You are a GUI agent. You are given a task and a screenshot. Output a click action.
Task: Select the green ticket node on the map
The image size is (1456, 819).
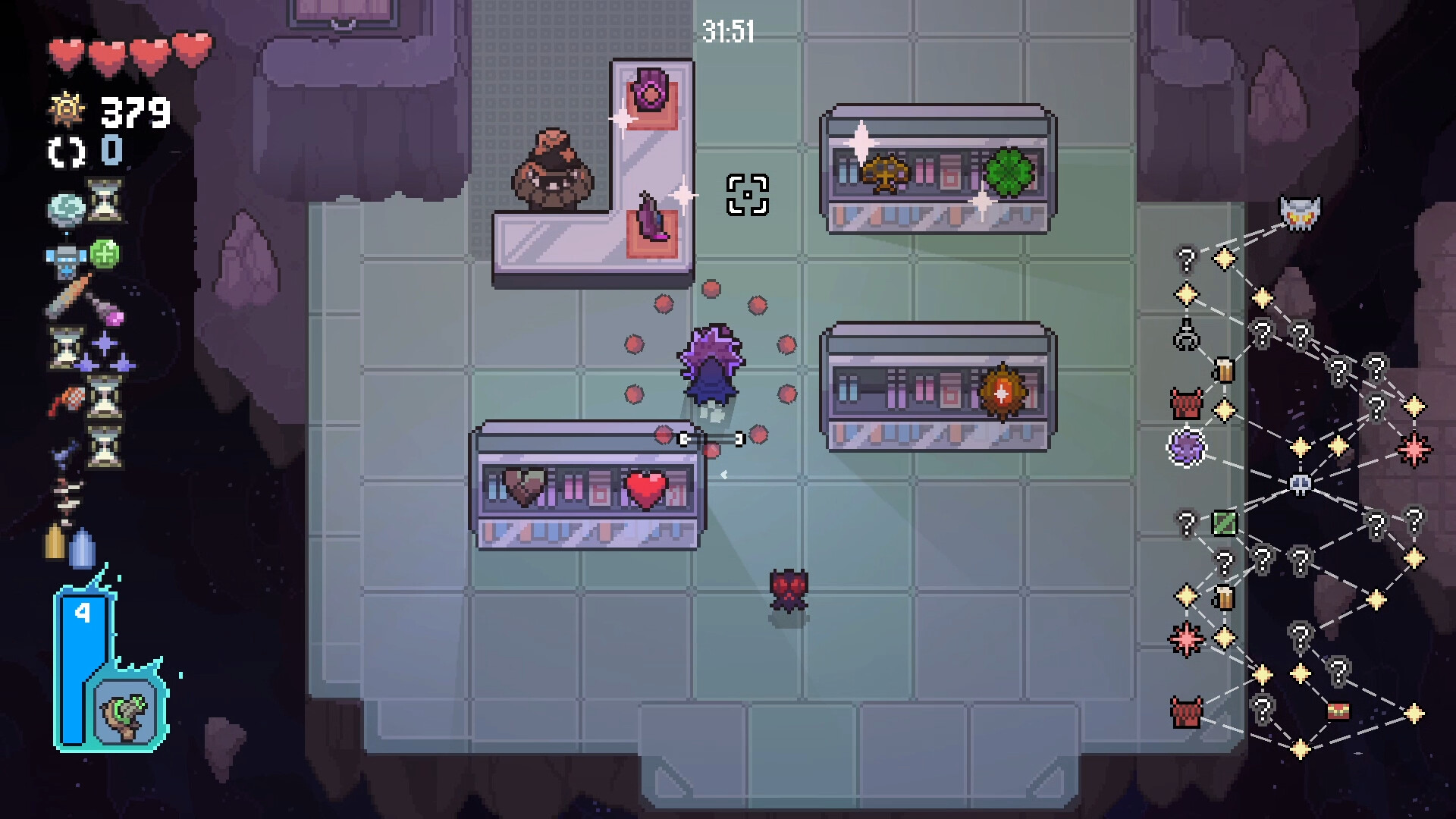coord(1225,522)
